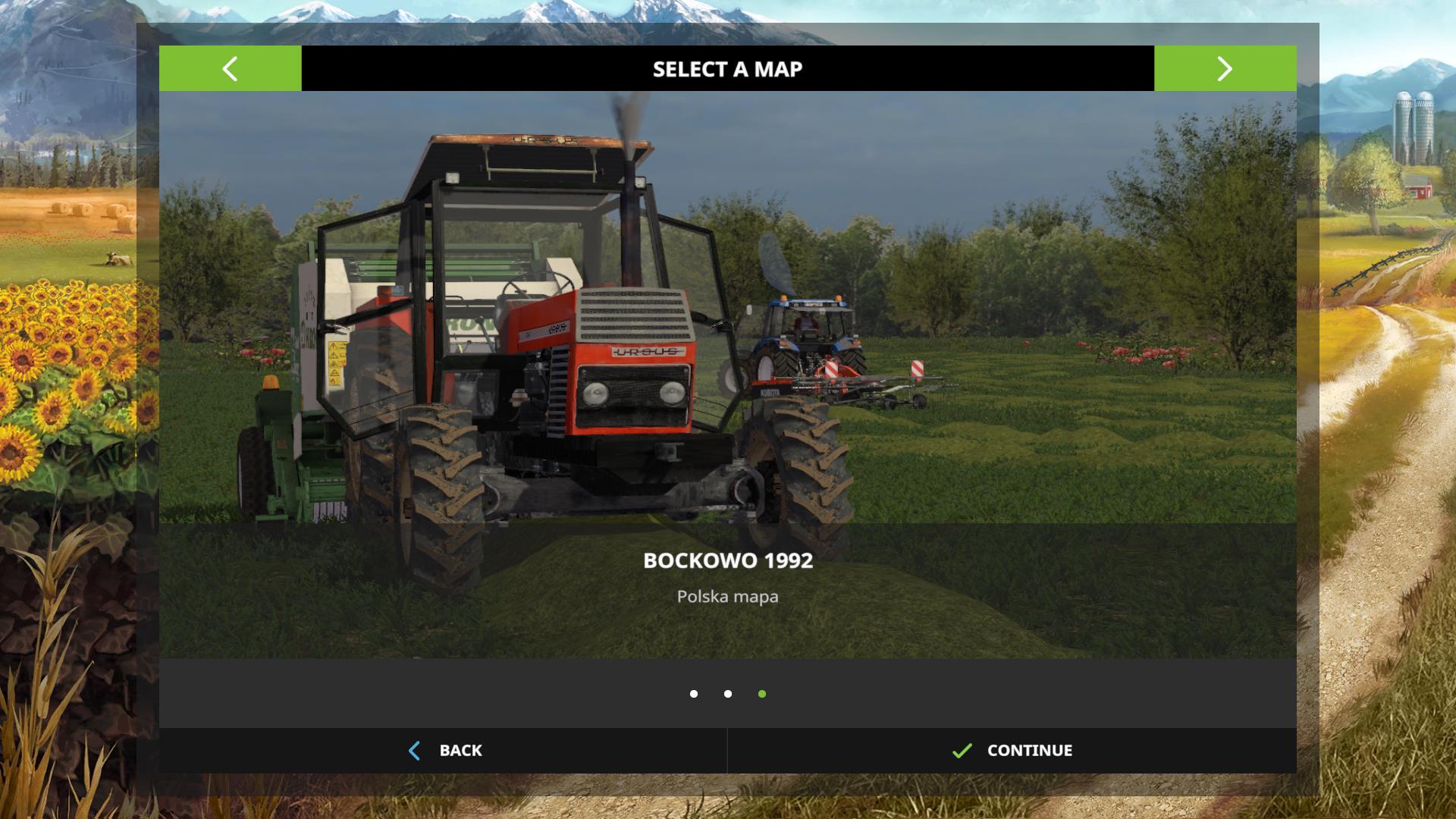Screen dimensions: 1456x819
Task: Jump to the second page dot
Action: 728,694
